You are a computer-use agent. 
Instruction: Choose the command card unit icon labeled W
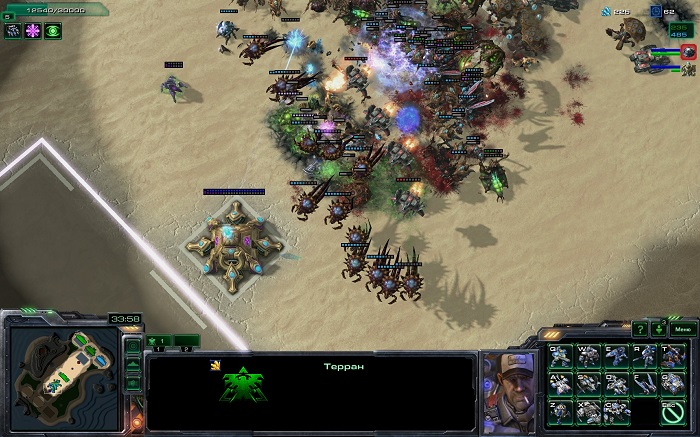(588, 357)
